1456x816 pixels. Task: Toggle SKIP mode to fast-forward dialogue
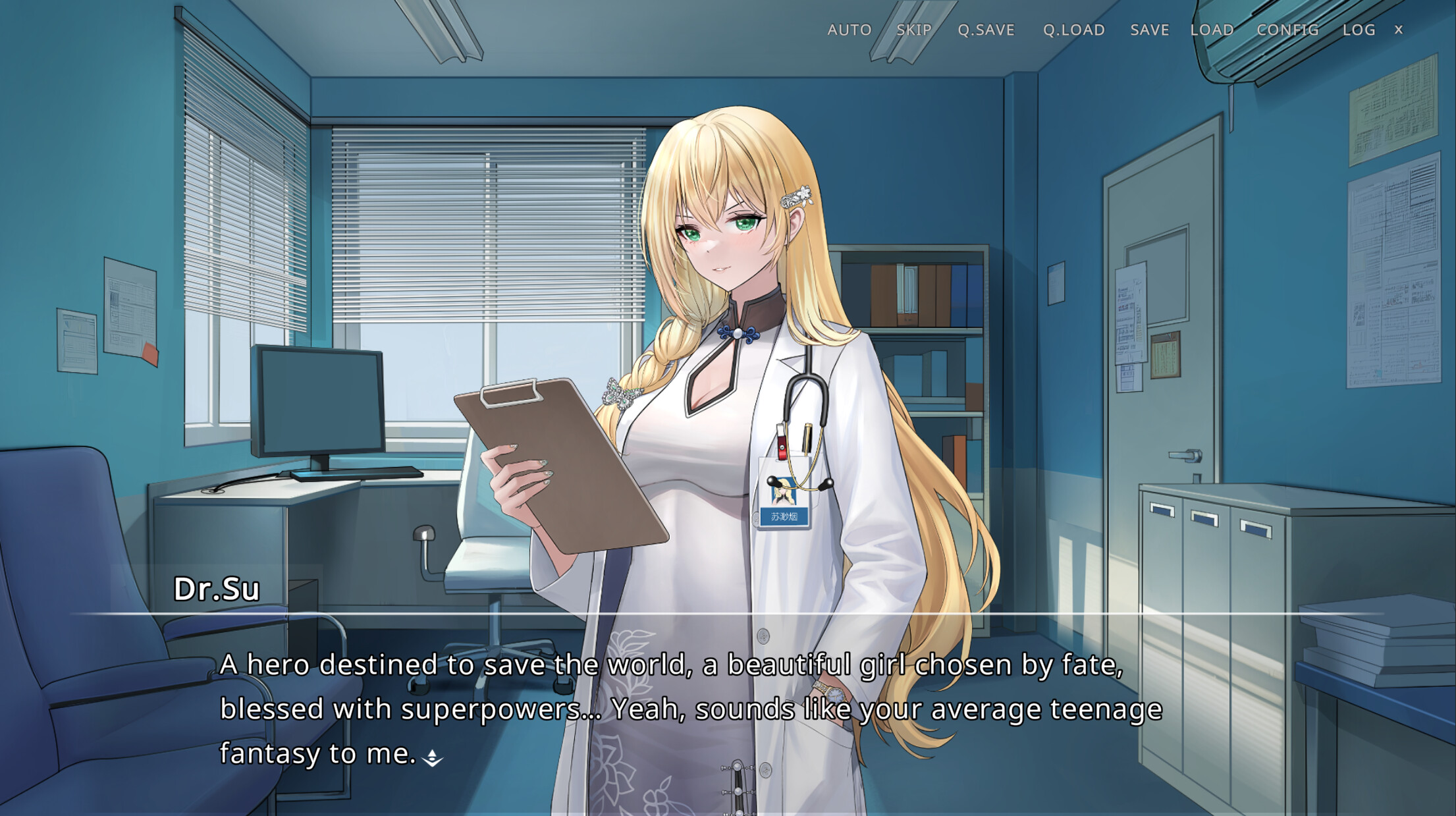point(914,30)
